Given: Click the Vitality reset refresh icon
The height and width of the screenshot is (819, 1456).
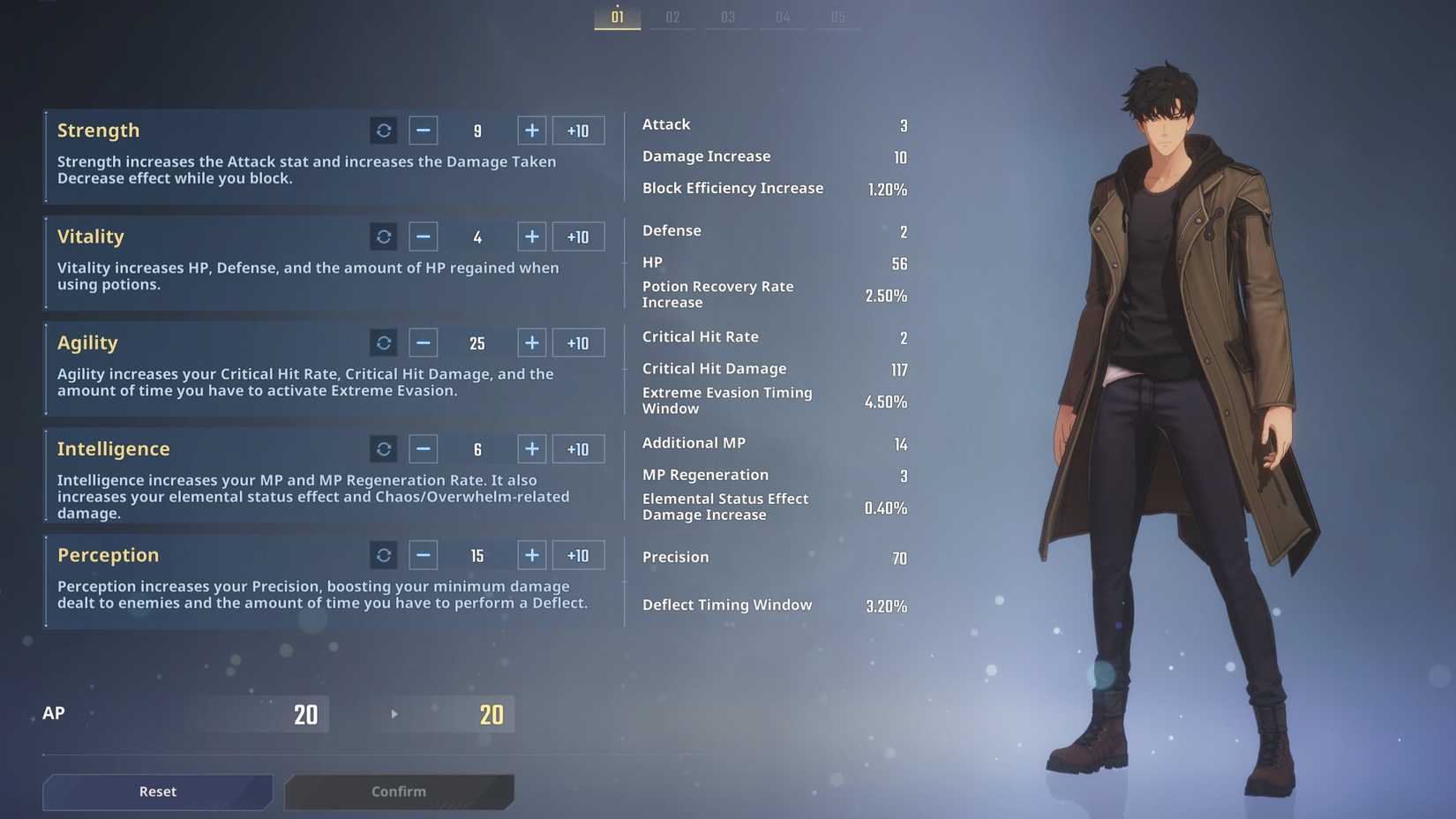Looking at the screenshot, I should (x=384, y=237).
